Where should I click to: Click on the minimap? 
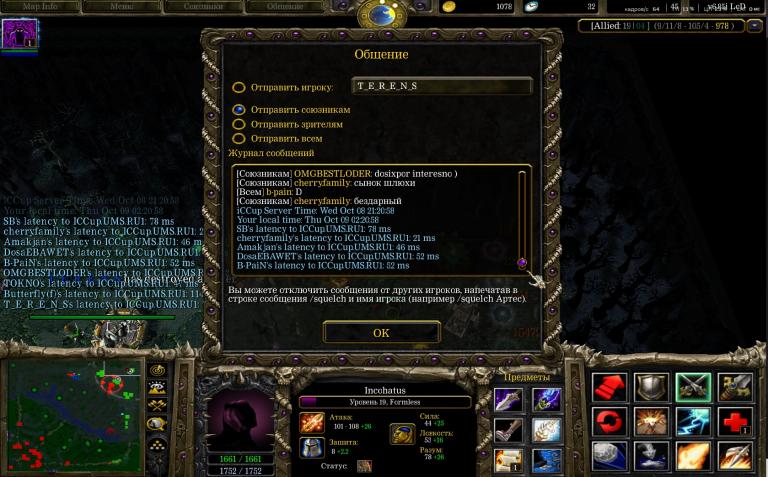[x=75, y=415]
